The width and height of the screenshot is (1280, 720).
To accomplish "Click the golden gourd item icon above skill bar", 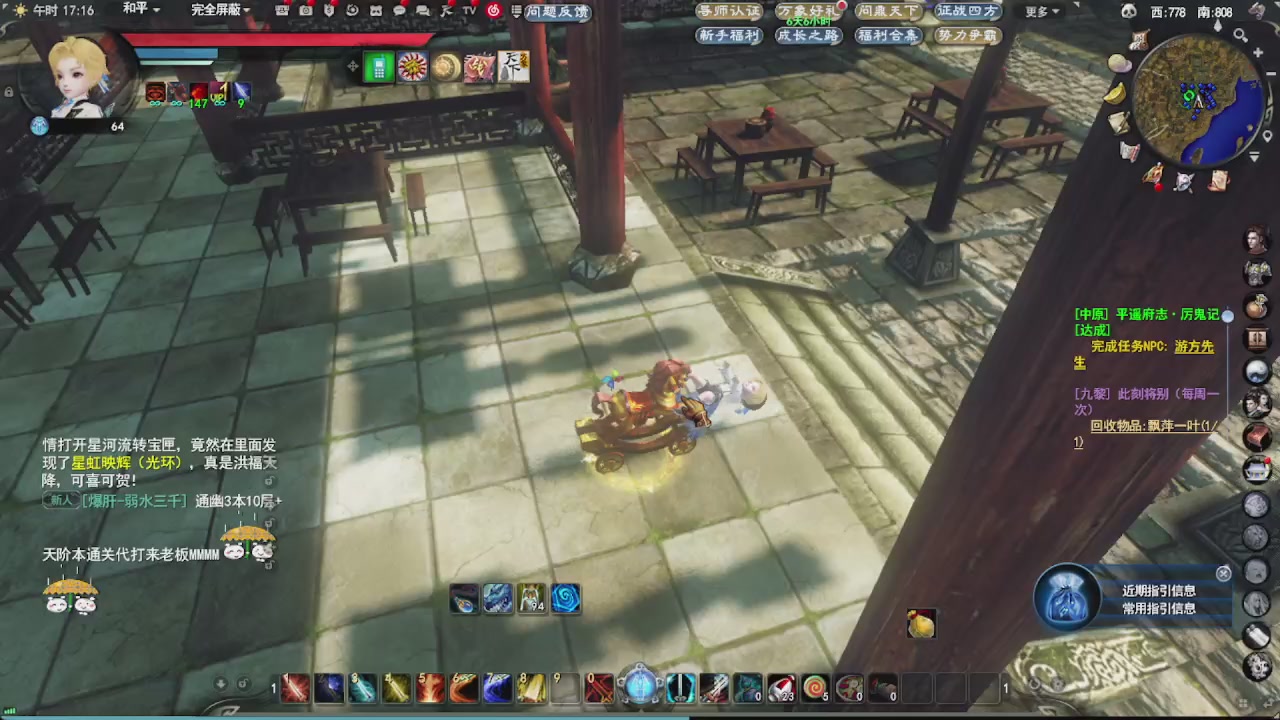I will pyautogui.click(x=920, y=624).
